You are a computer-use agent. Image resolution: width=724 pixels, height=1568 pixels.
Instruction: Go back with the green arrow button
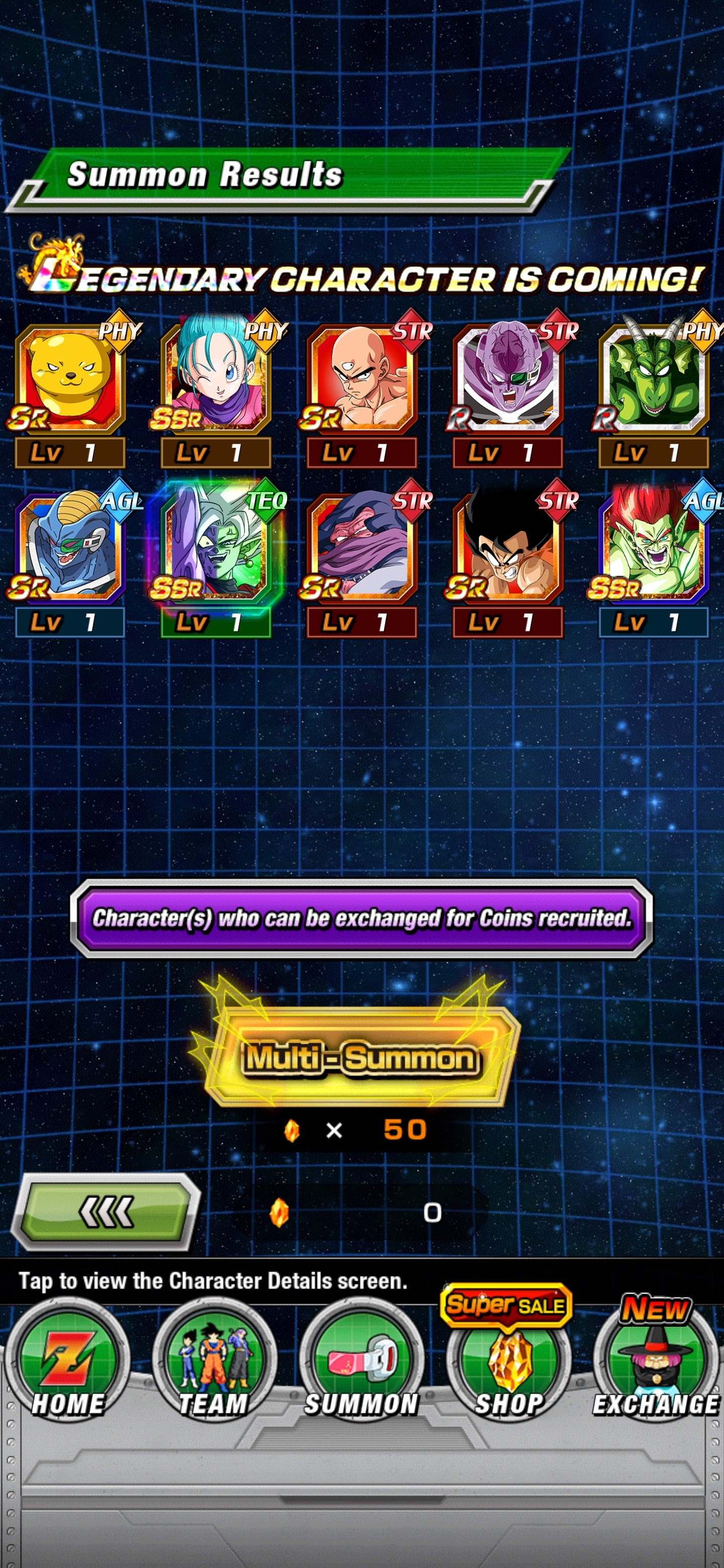(107, 1211)
